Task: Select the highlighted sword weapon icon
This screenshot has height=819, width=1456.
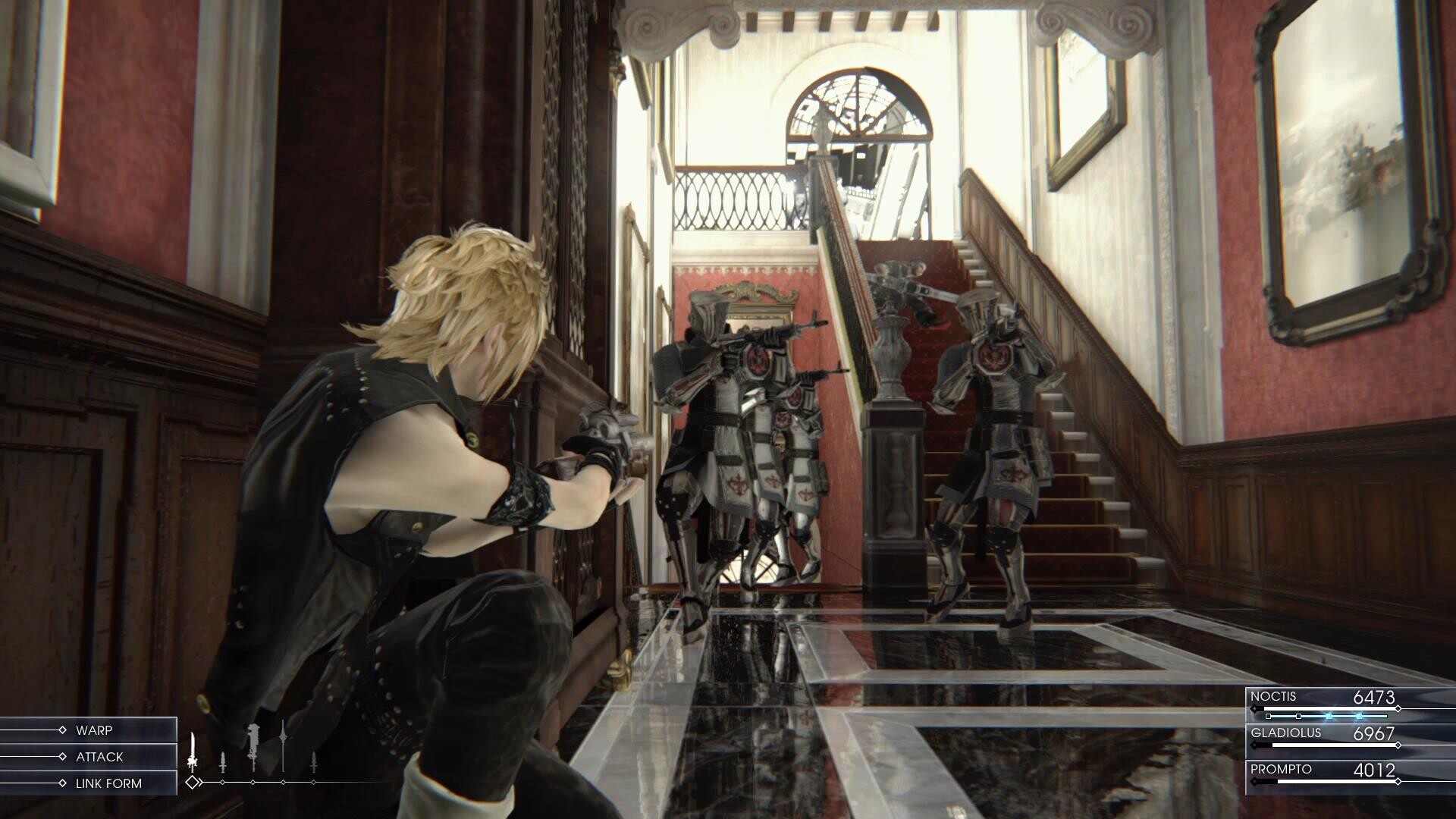Action: (x=193, y=751)
